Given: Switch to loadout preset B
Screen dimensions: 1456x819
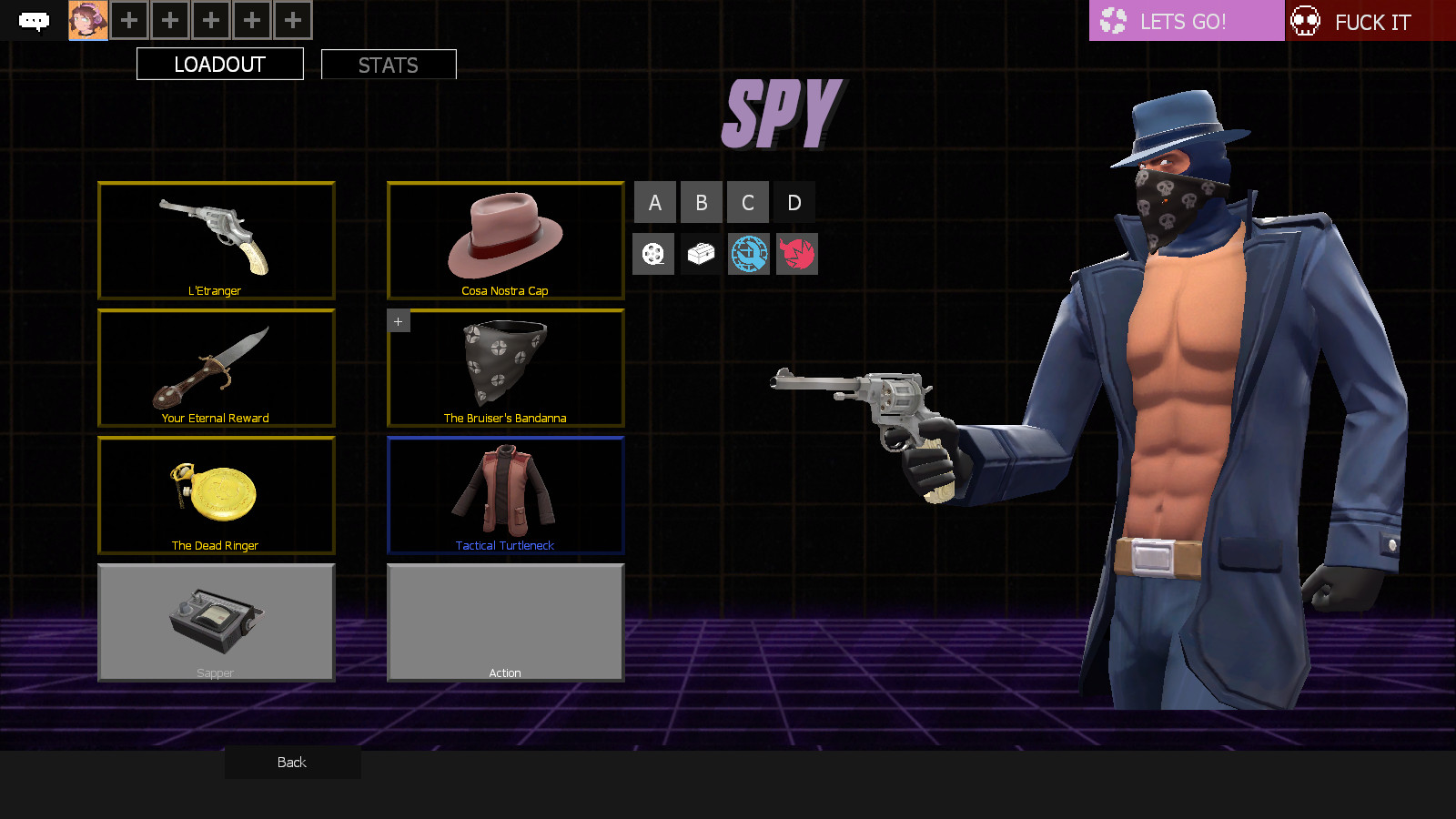Looking at the screenshot, I should (701, 202).
